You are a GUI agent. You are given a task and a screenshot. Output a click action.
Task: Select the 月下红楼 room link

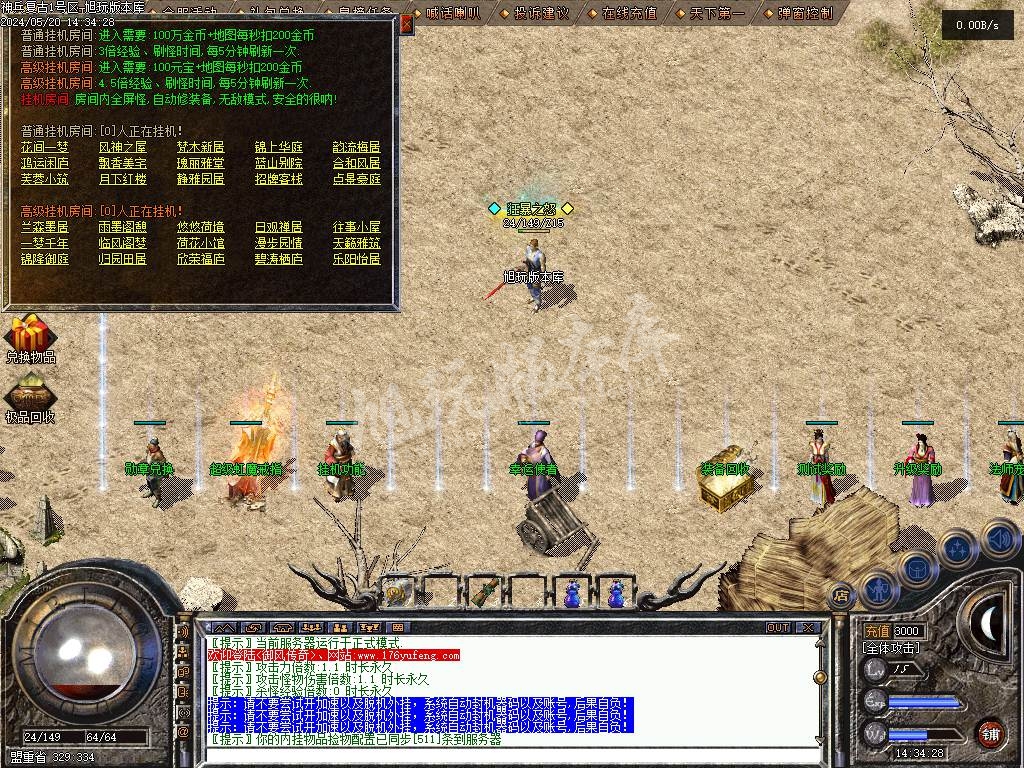click(123, 179)
